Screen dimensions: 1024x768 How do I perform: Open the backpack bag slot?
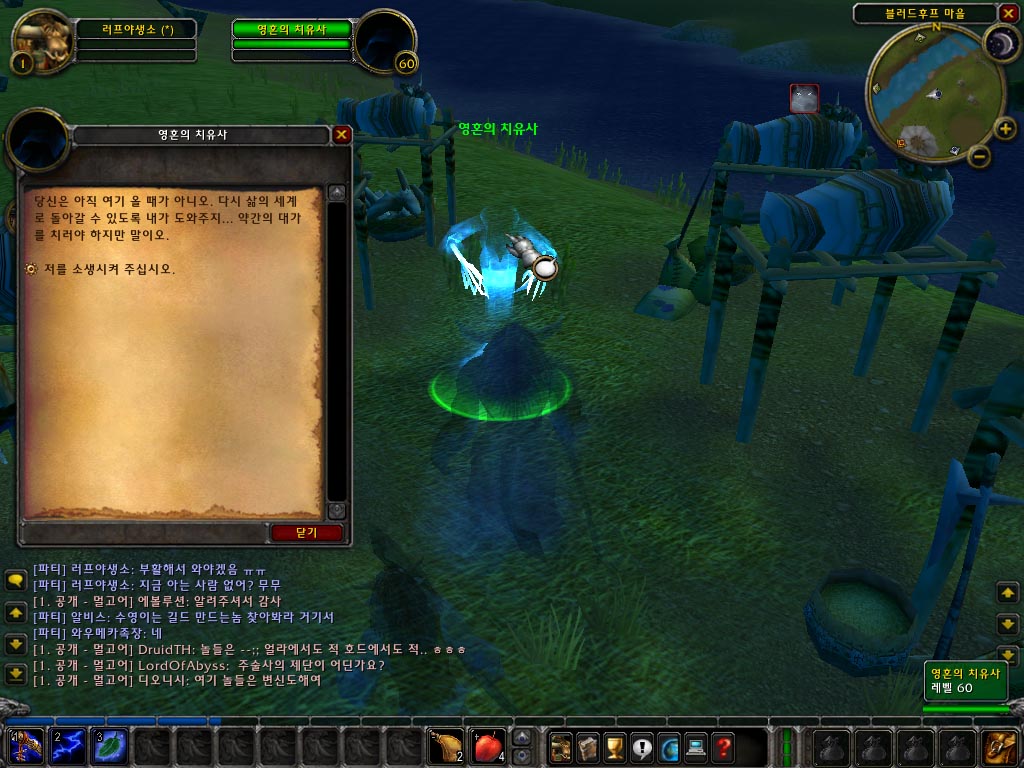[x=1000, y=747]
